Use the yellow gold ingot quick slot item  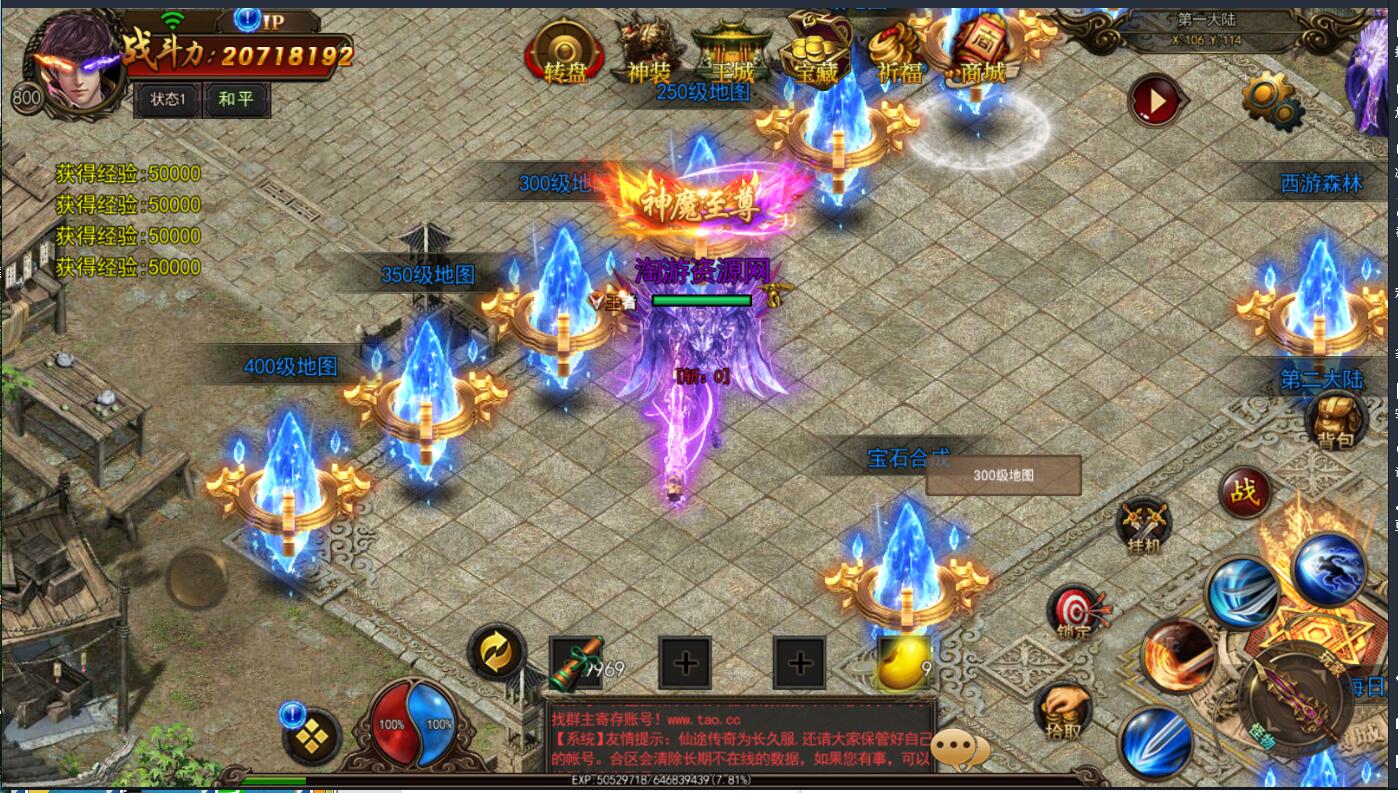tap(903, 663)
